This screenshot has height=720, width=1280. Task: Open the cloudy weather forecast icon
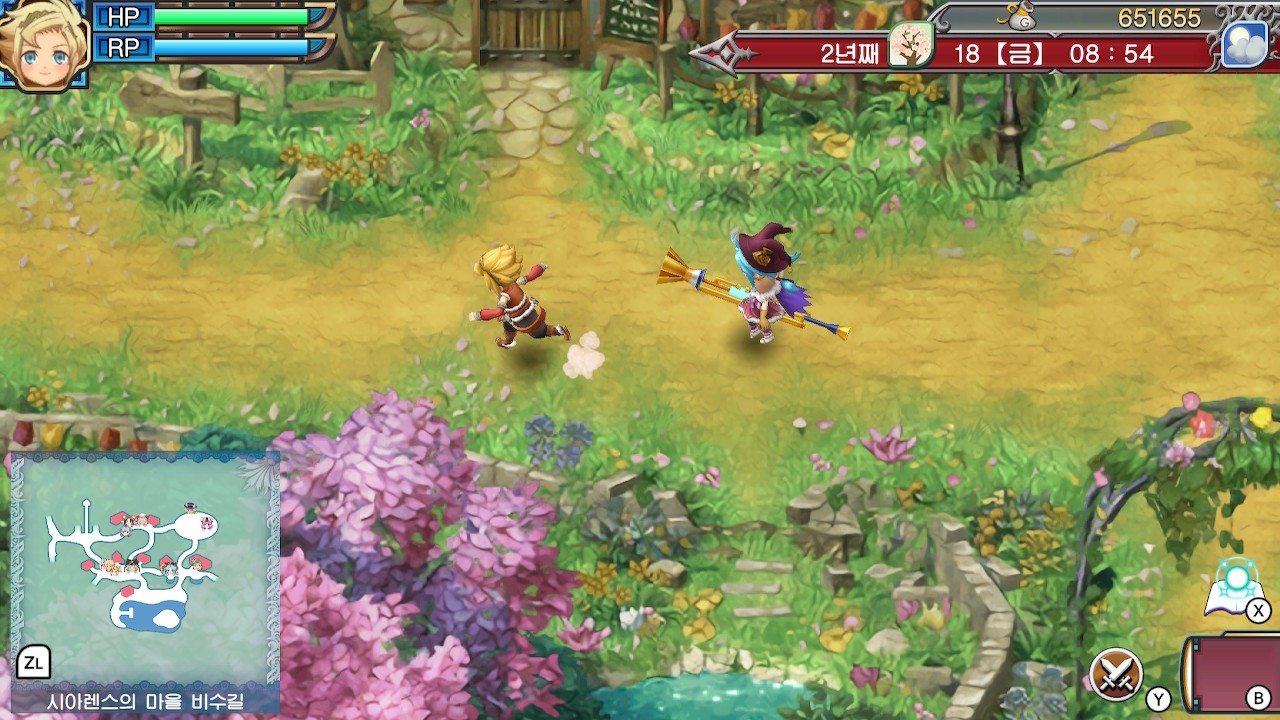click(x=1243, y=41)
